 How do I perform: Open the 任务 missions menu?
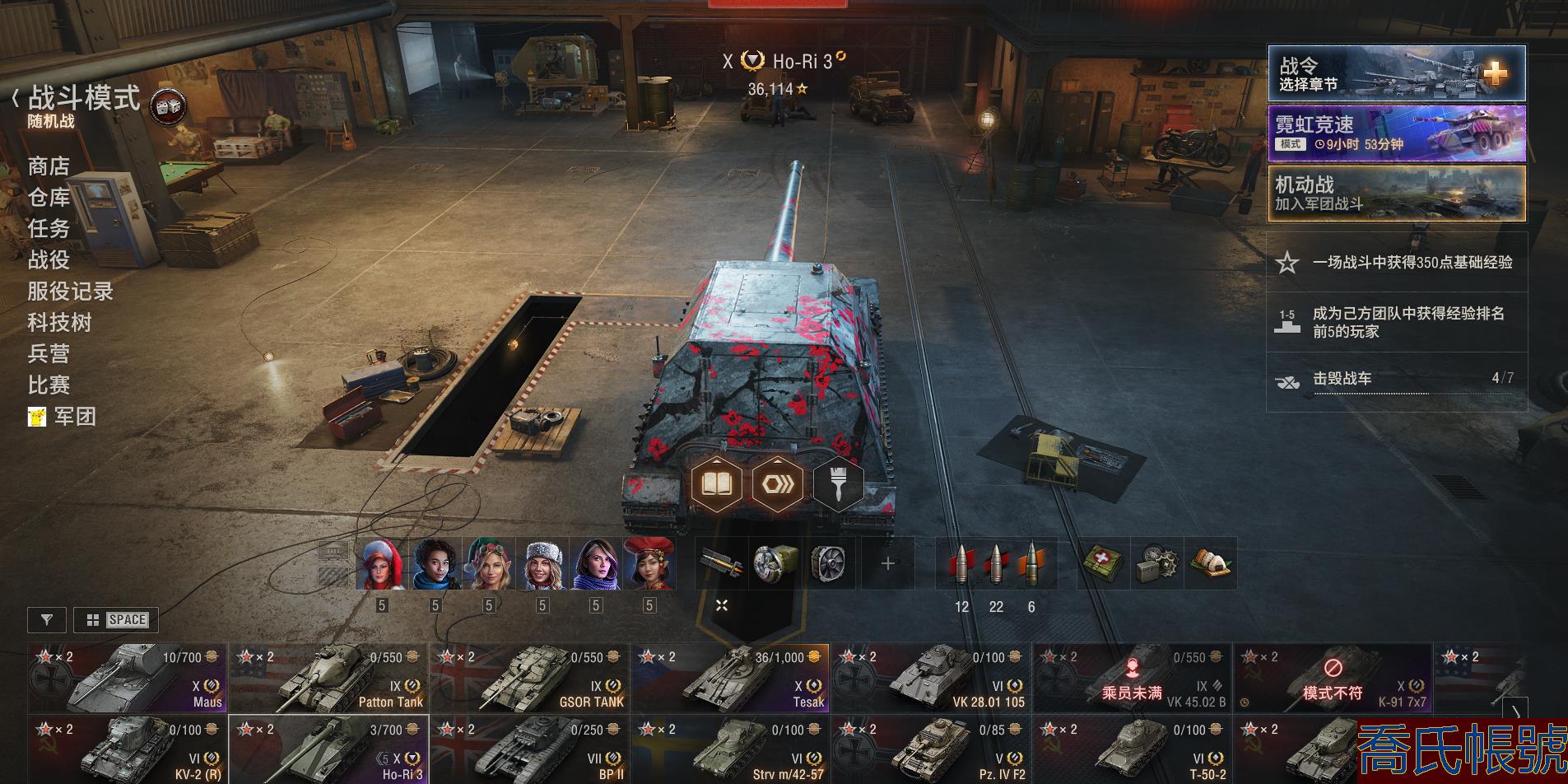pos(49,228)
